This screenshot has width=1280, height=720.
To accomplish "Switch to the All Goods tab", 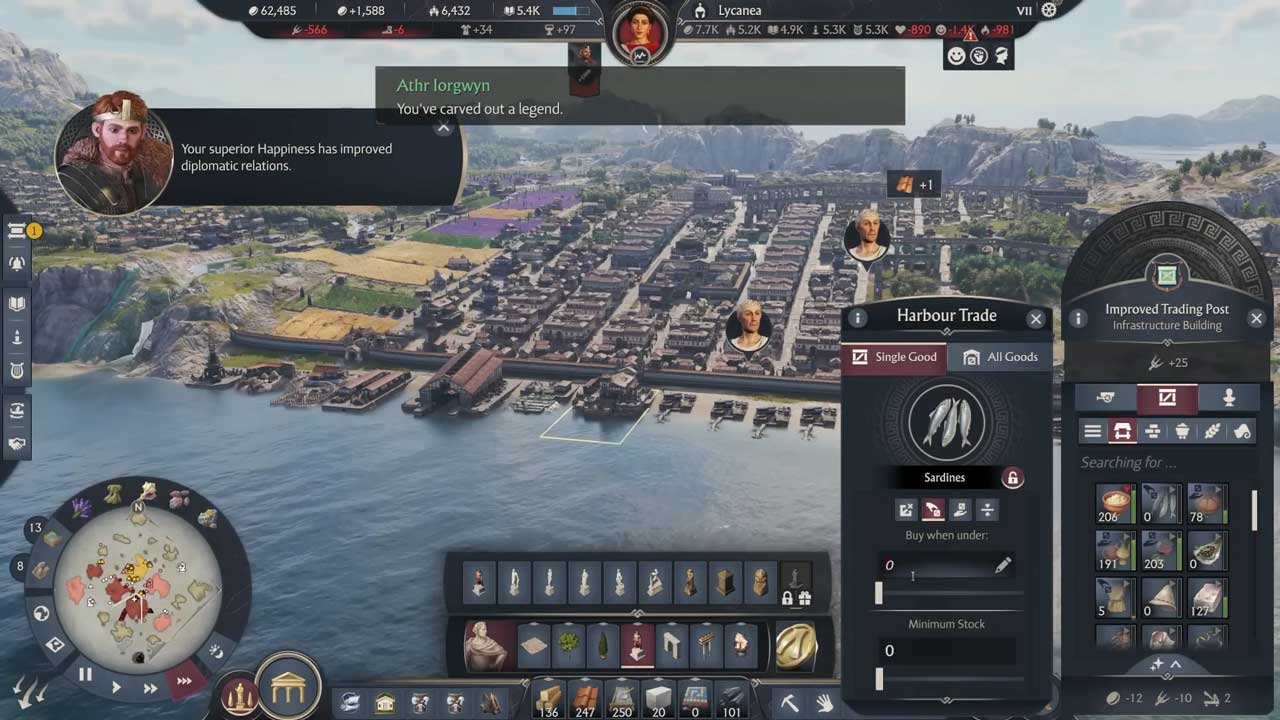I will click(x=999, y=357).
